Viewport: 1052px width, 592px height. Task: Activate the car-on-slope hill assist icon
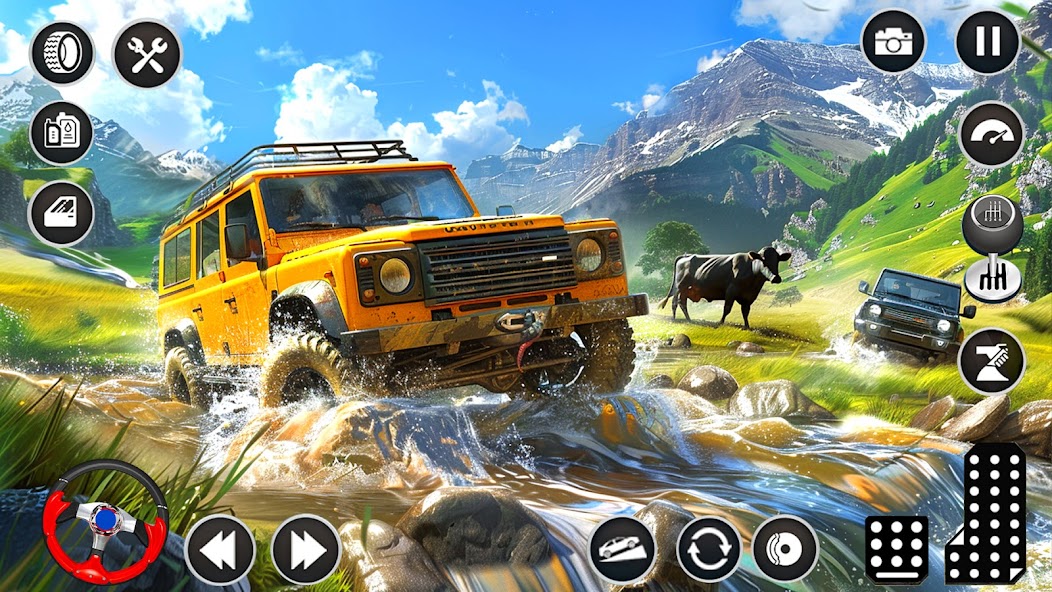coord(622,549)
